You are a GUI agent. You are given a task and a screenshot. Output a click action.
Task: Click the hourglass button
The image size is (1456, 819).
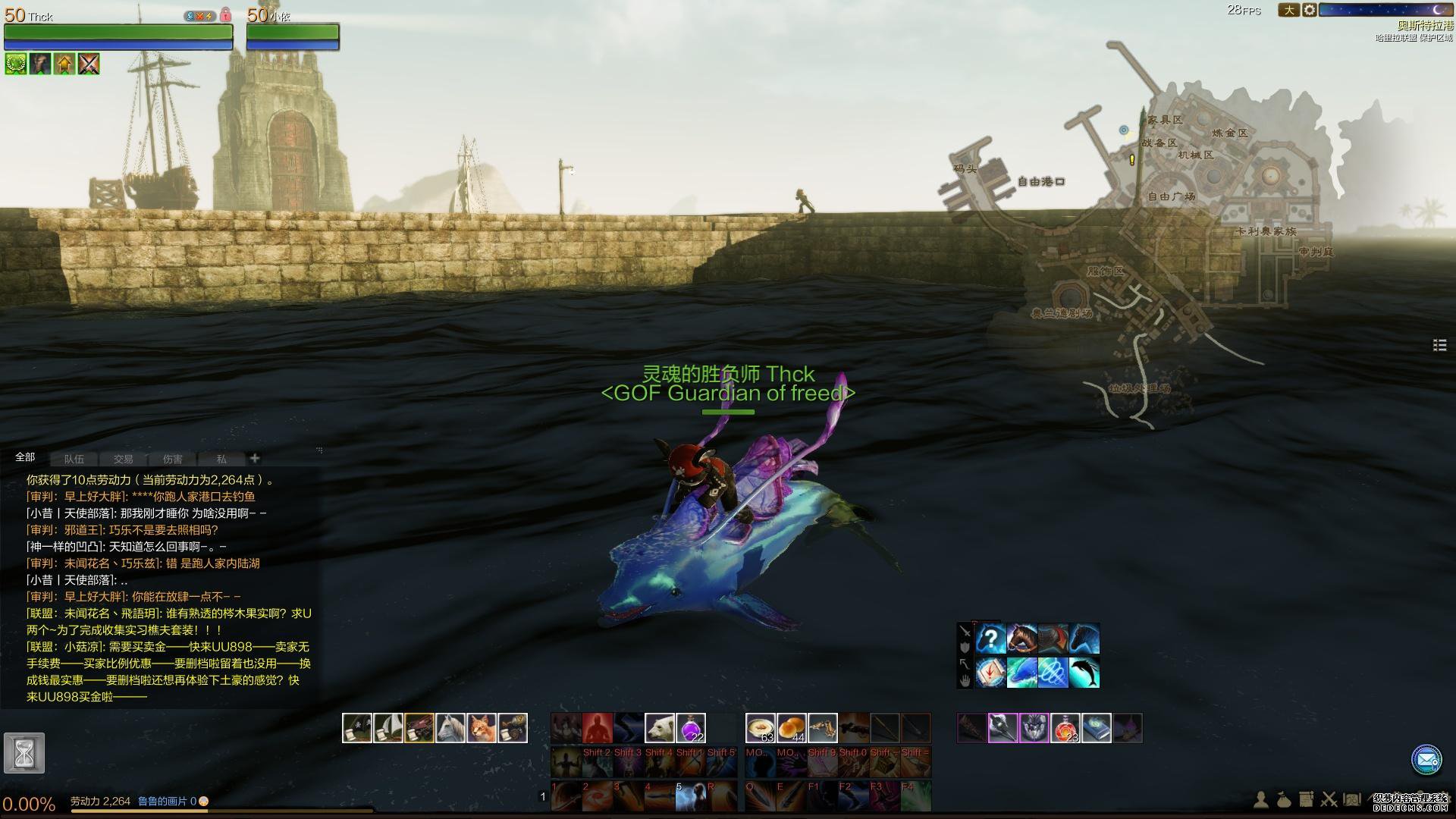24,753
